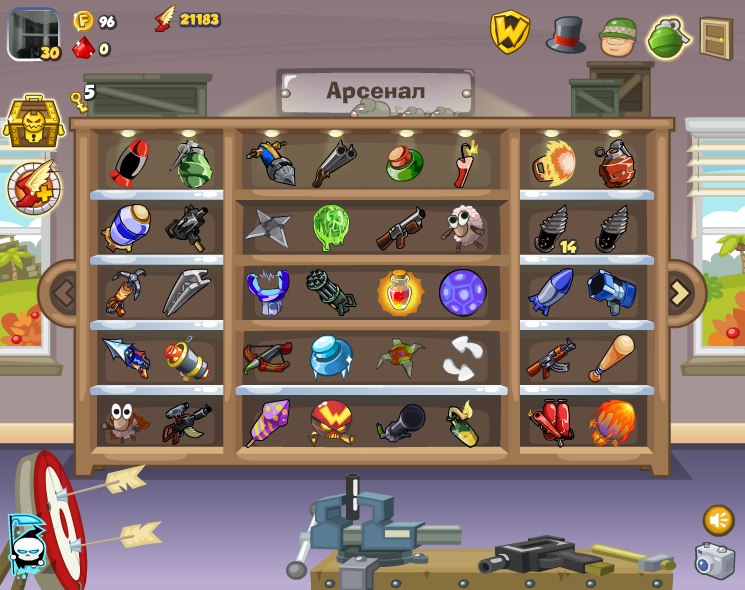The height and width of the screenshot is (590, 745).
Task: Exit through the wooden door icon
Action: (x=715, y=37)
